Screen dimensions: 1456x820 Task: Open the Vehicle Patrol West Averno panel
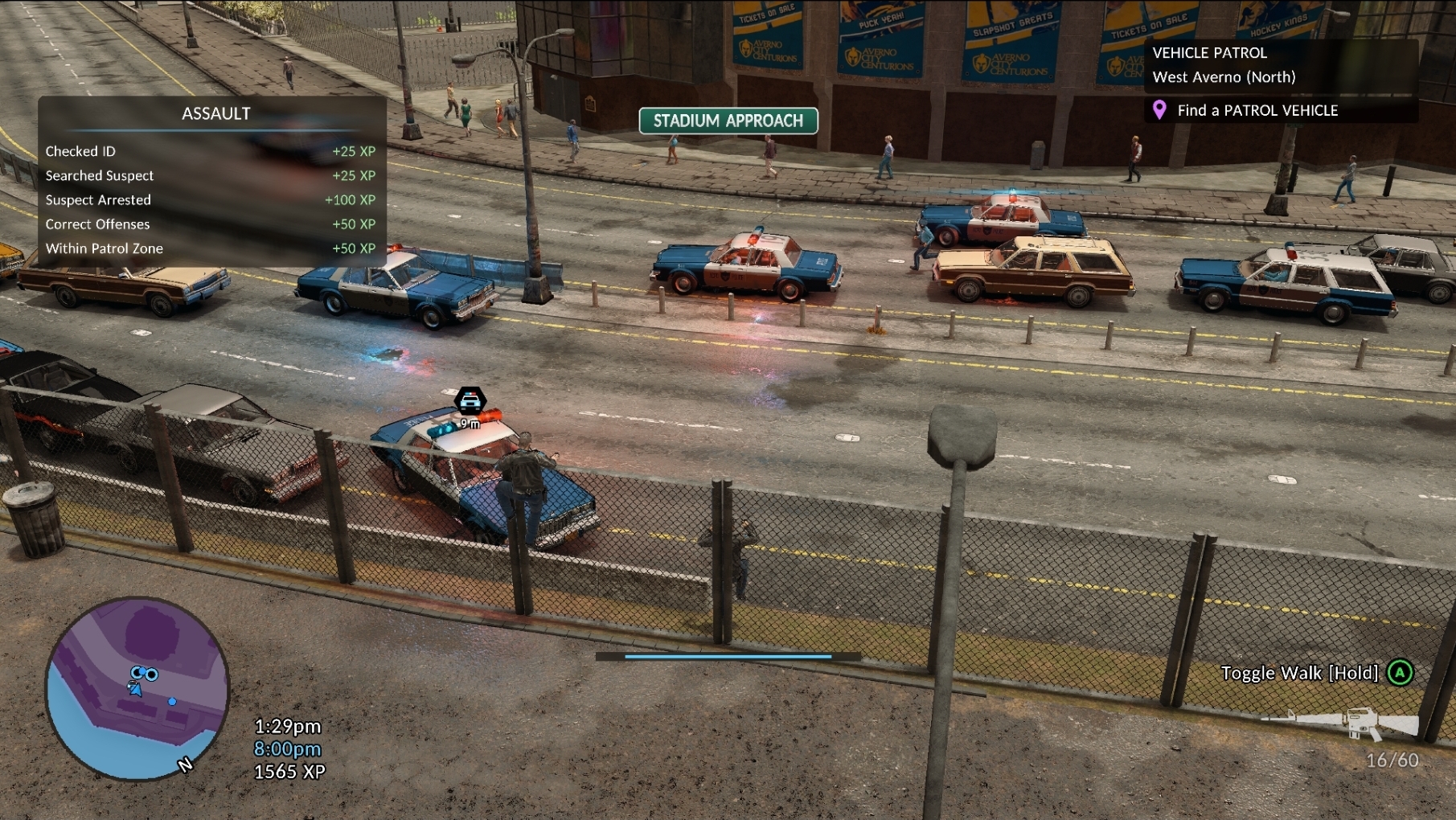(1224, 65)
